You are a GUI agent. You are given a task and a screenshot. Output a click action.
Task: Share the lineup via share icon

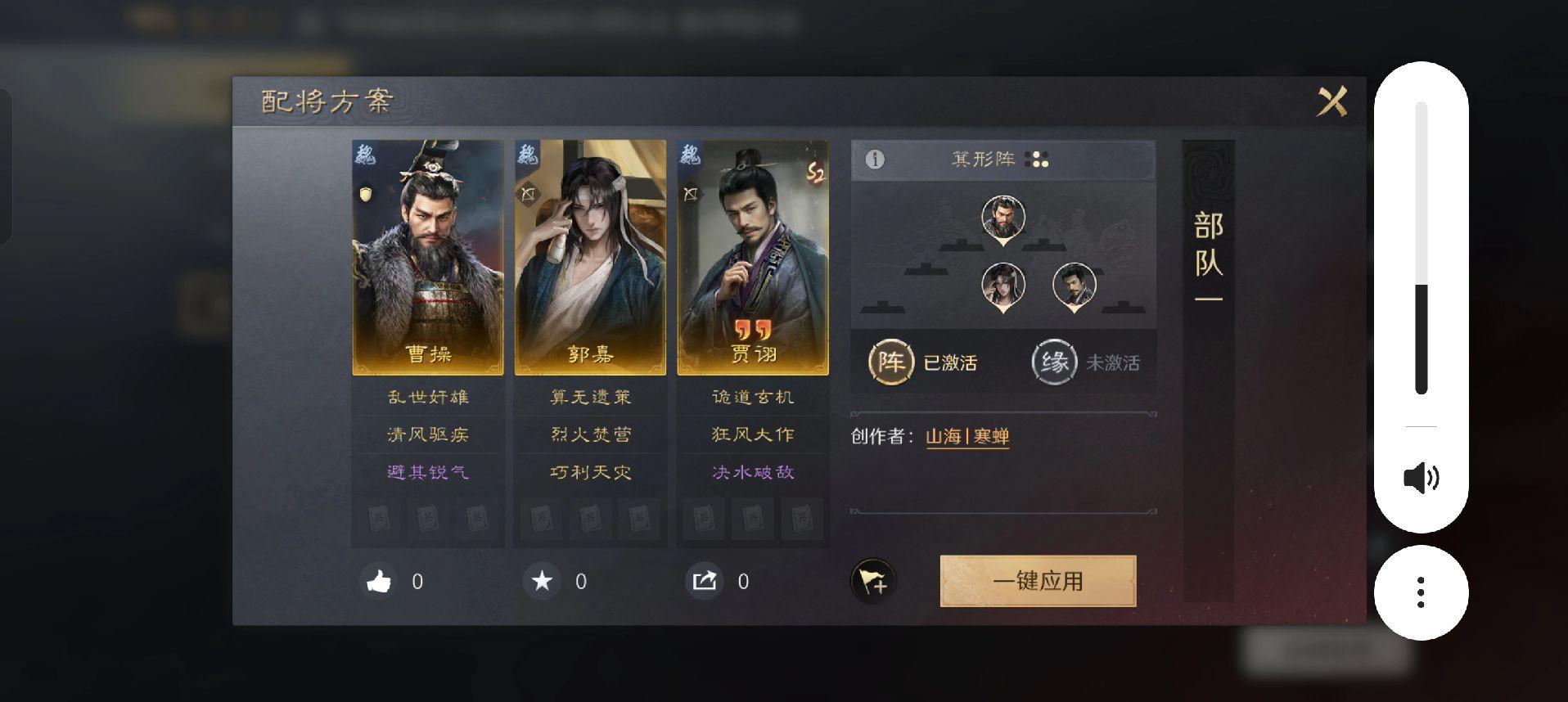click(705, 582)
